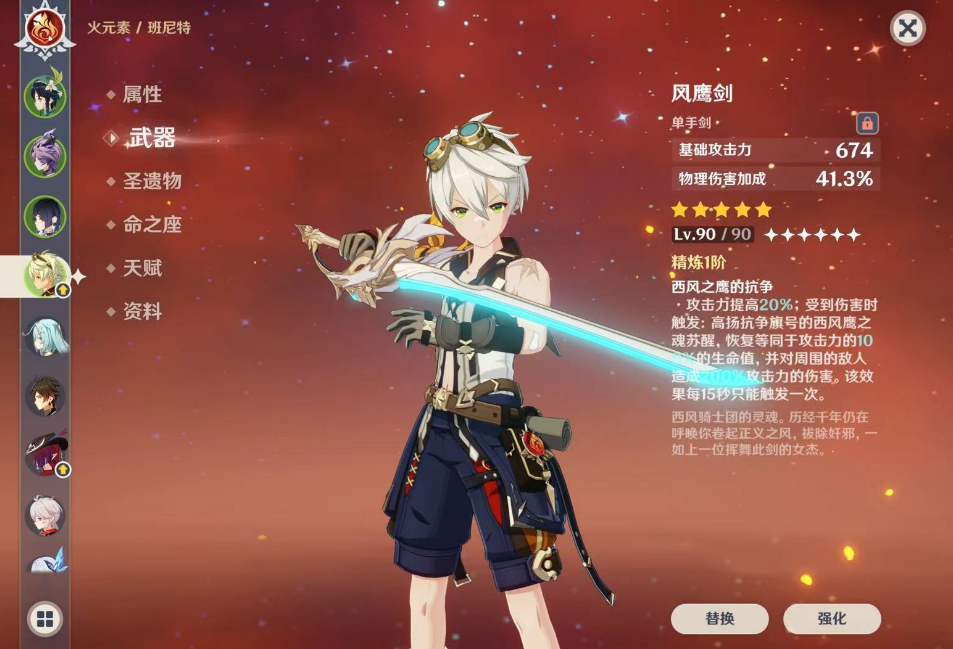
Task: Pick the light teal-haired character portrait
Action: click(x=45, y=337)
